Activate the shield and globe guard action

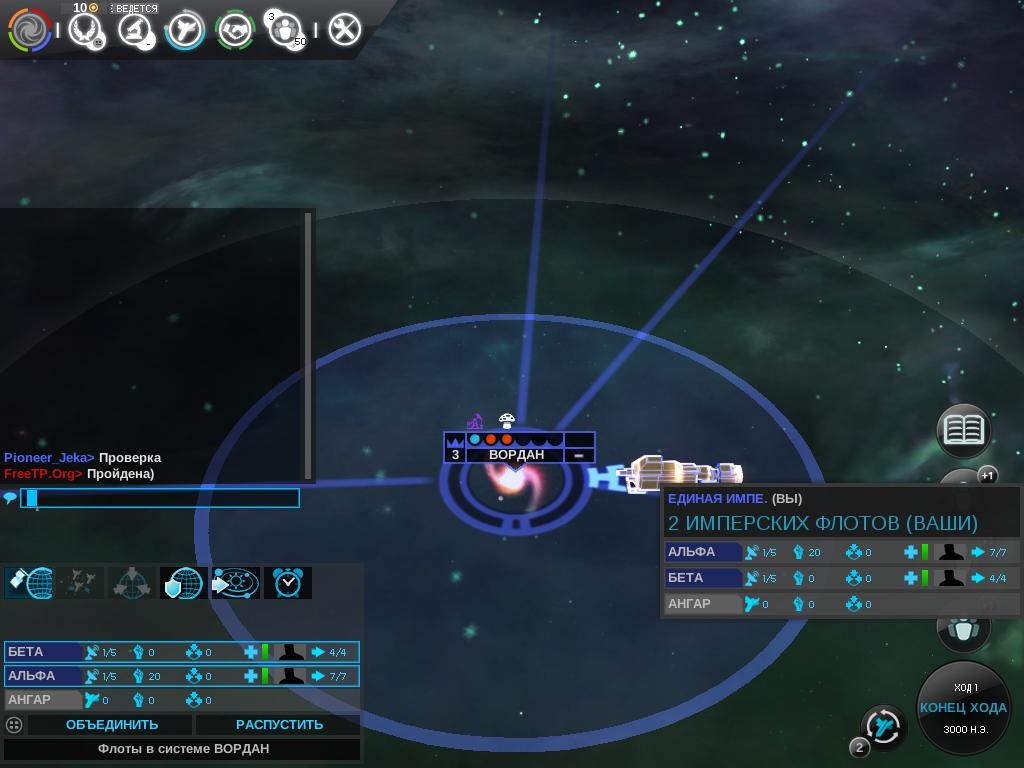(184, 583)
